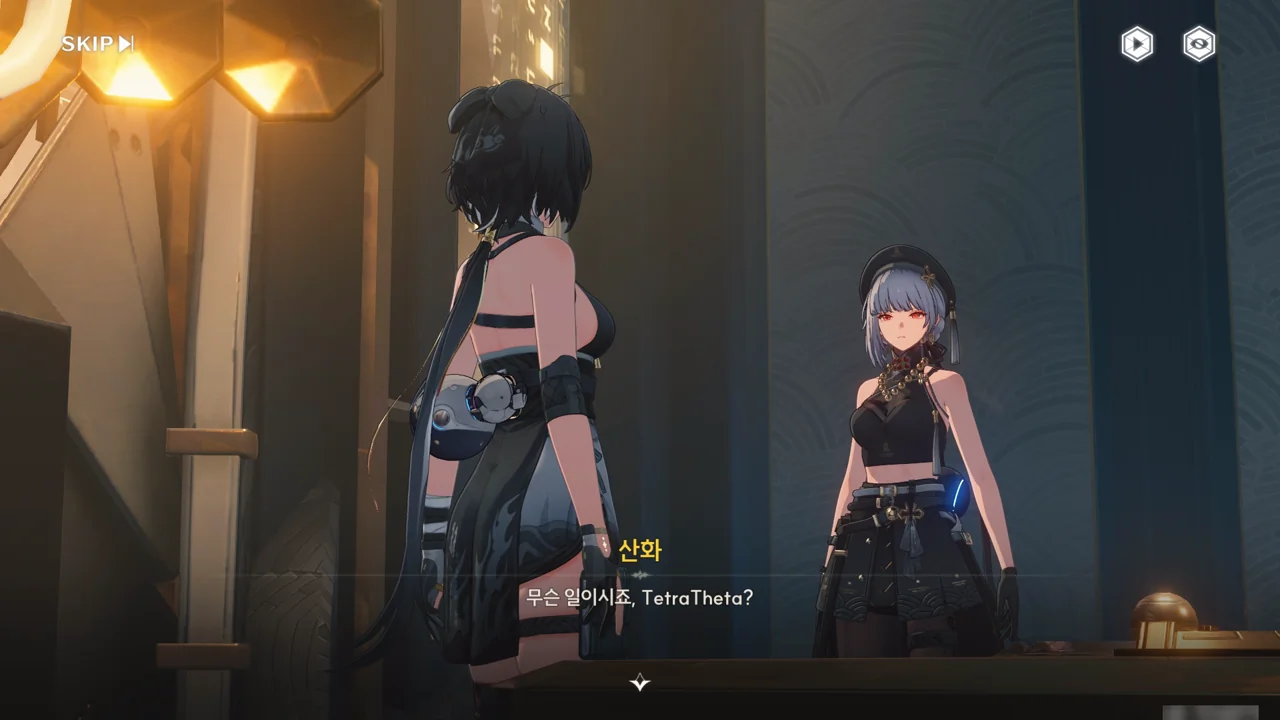Skip the cutscene dialogue

(x=97, y=44)
